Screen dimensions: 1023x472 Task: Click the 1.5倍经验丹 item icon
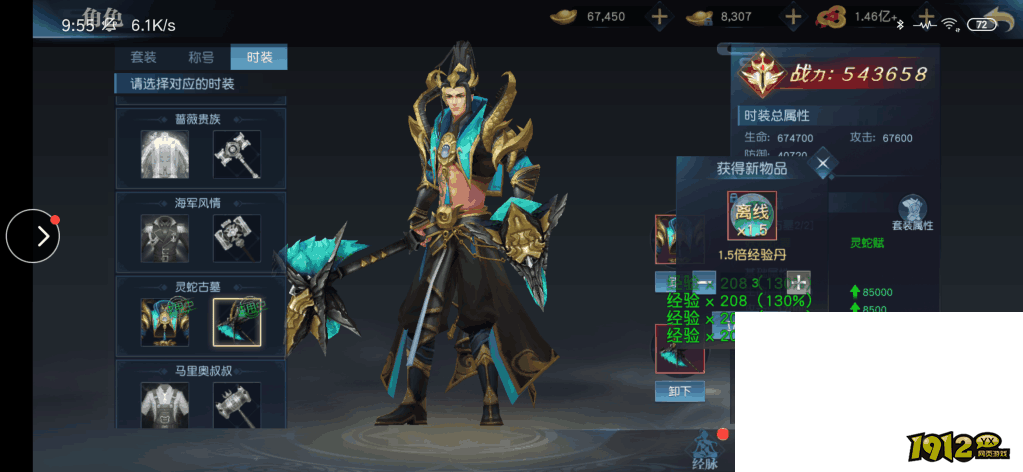(x=752, y=215)
